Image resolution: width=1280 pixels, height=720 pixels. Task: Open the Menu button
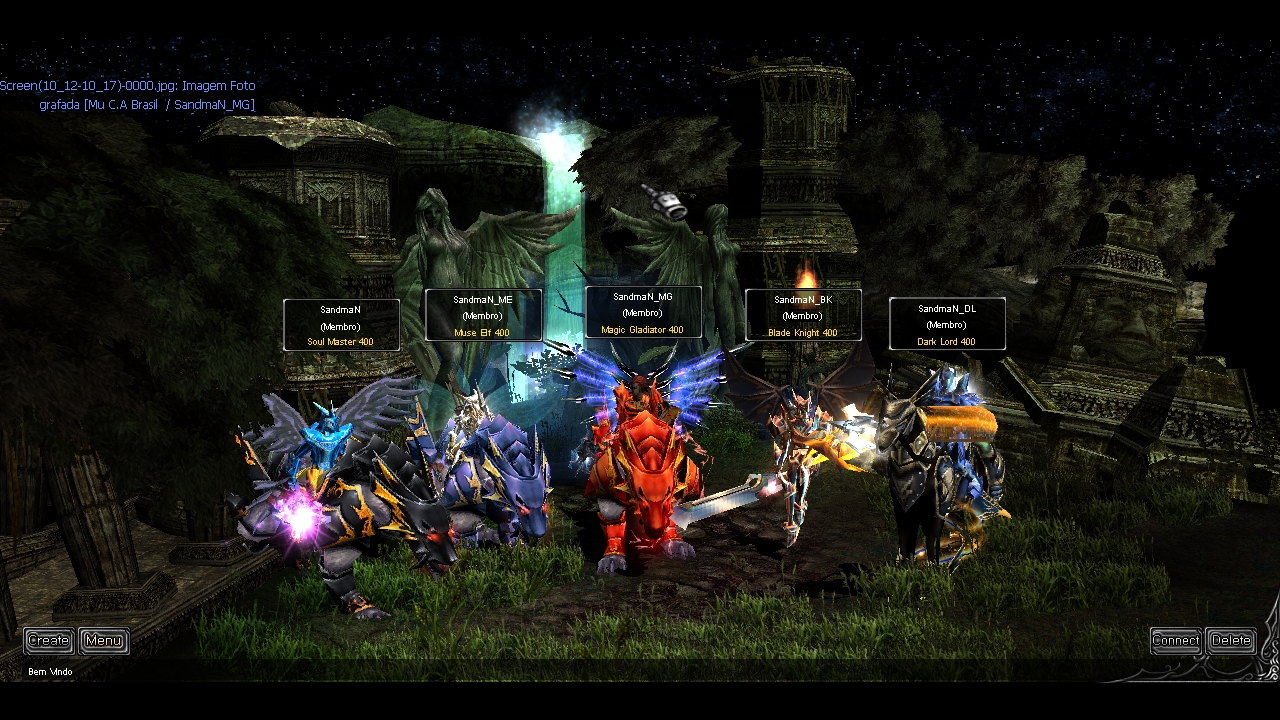103,640
